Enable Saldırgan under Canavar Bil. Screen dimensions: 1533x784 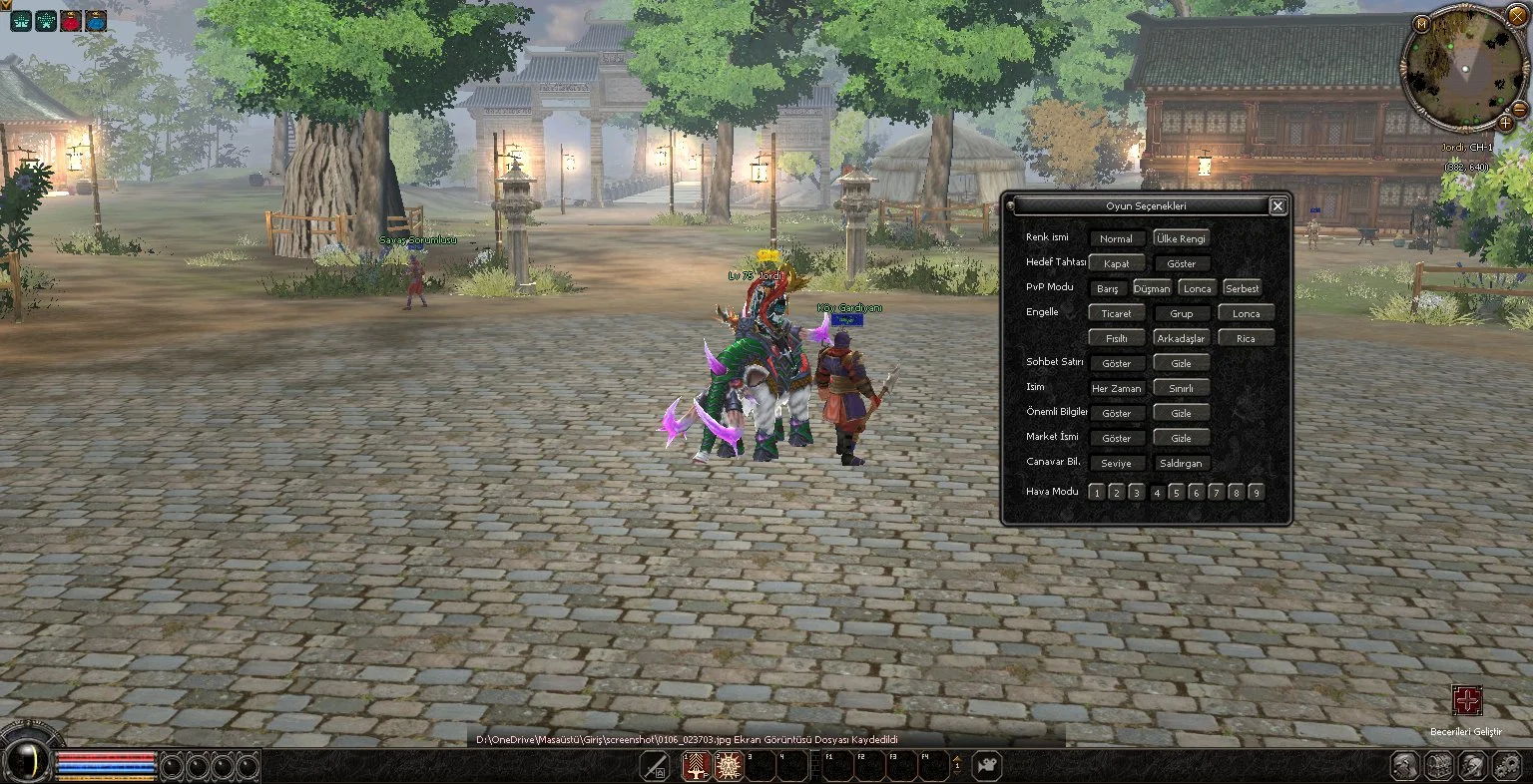(x=1181, y=464)
